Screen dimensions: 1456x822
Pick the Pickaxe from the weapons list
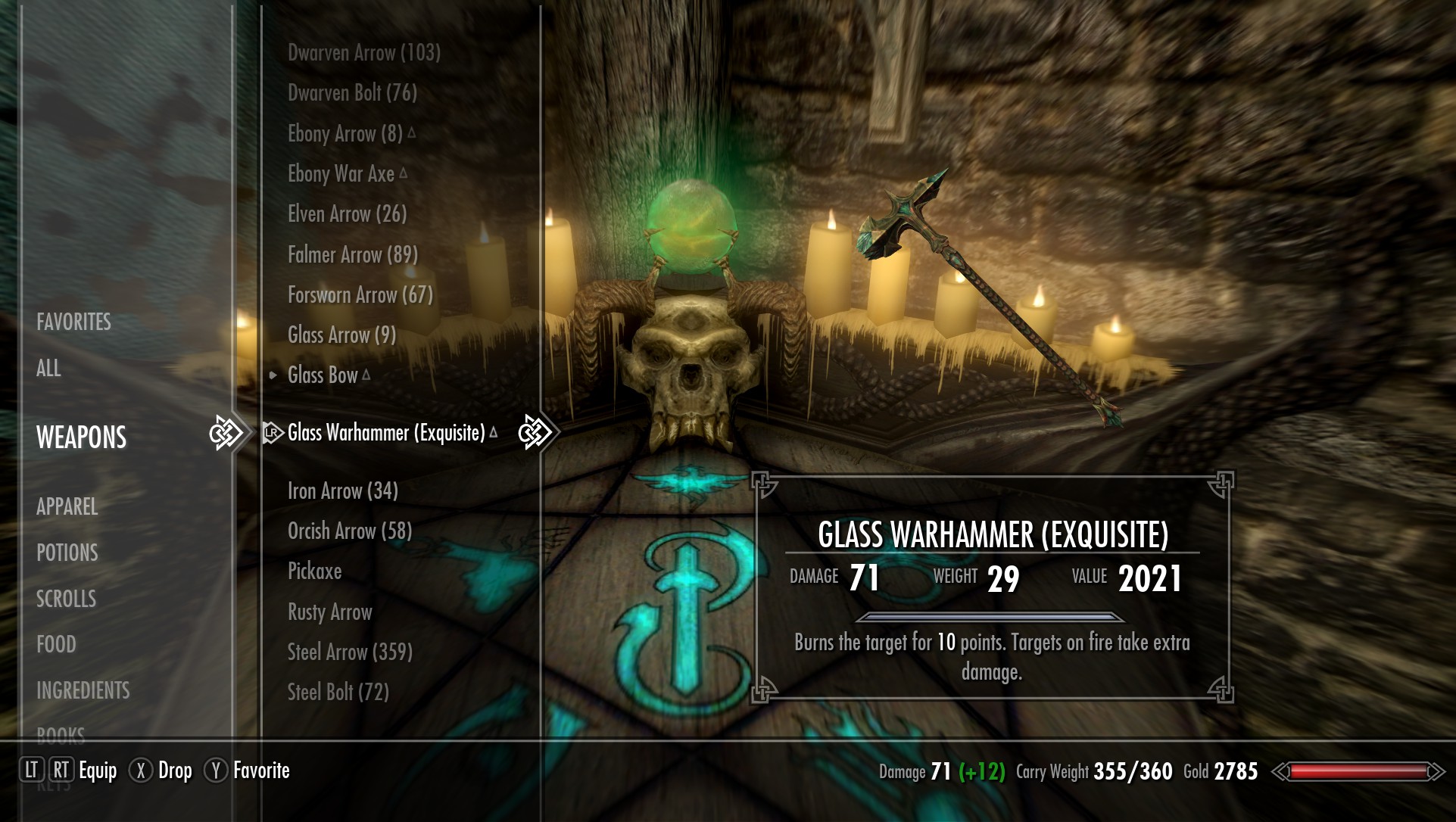point(314,571)
